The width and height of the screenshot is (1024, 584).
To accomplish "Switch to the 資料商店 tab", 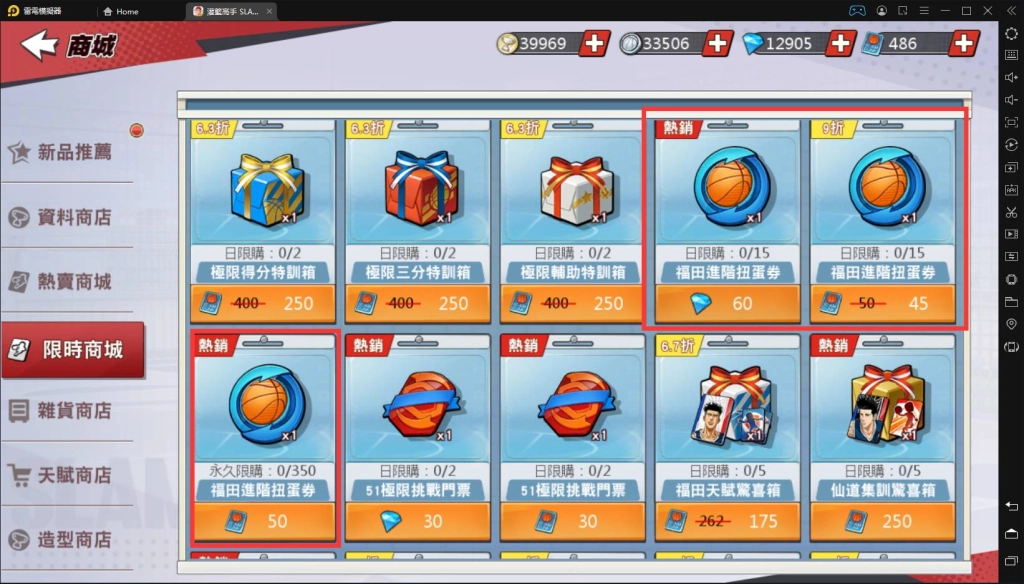I will pyautogui.click(x=73, y=217).
